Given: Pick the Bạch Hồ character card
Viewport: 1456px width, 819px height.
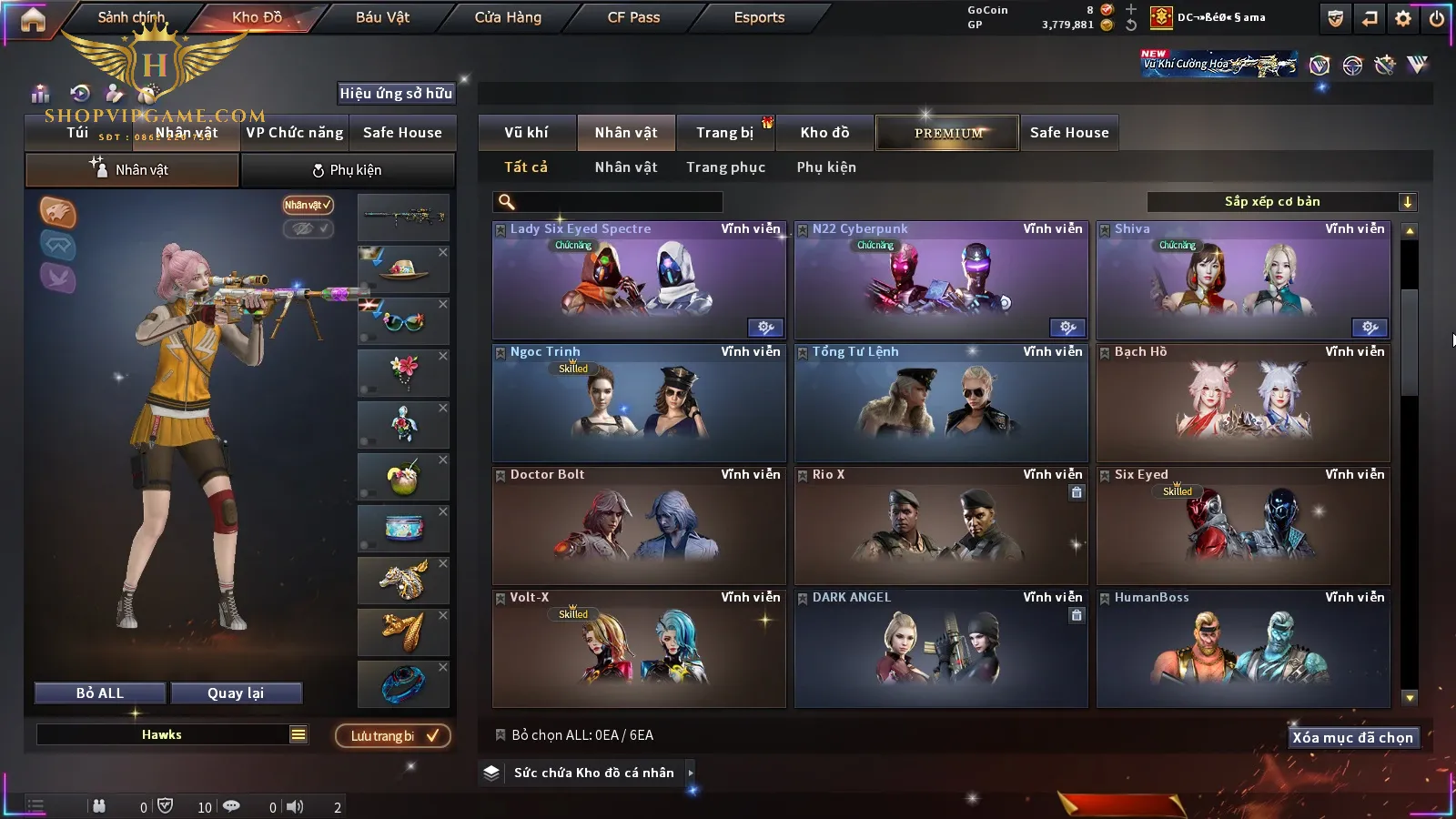Looking at the screenshot, I should pyautogui.click(x=1243, y=403).
